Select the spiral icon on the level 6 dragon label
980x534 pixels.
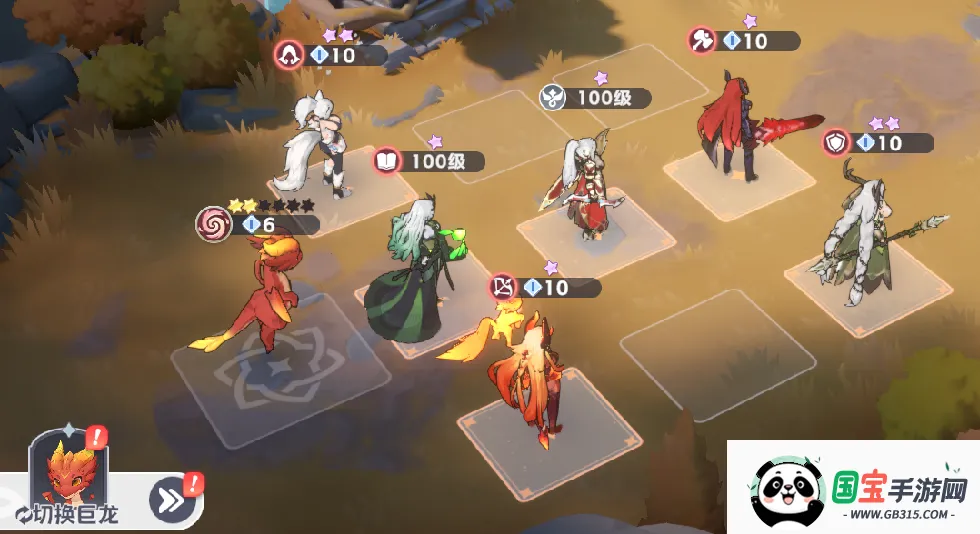pos(212,222)
